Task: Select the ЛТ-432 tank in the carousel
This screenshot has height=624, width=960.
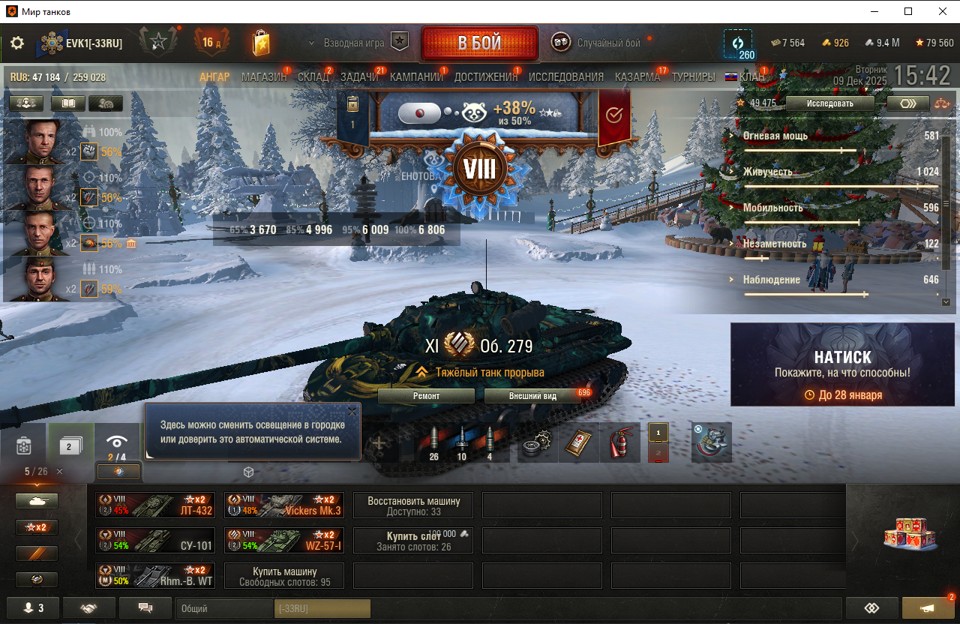Action: click(x=155, y=504)
